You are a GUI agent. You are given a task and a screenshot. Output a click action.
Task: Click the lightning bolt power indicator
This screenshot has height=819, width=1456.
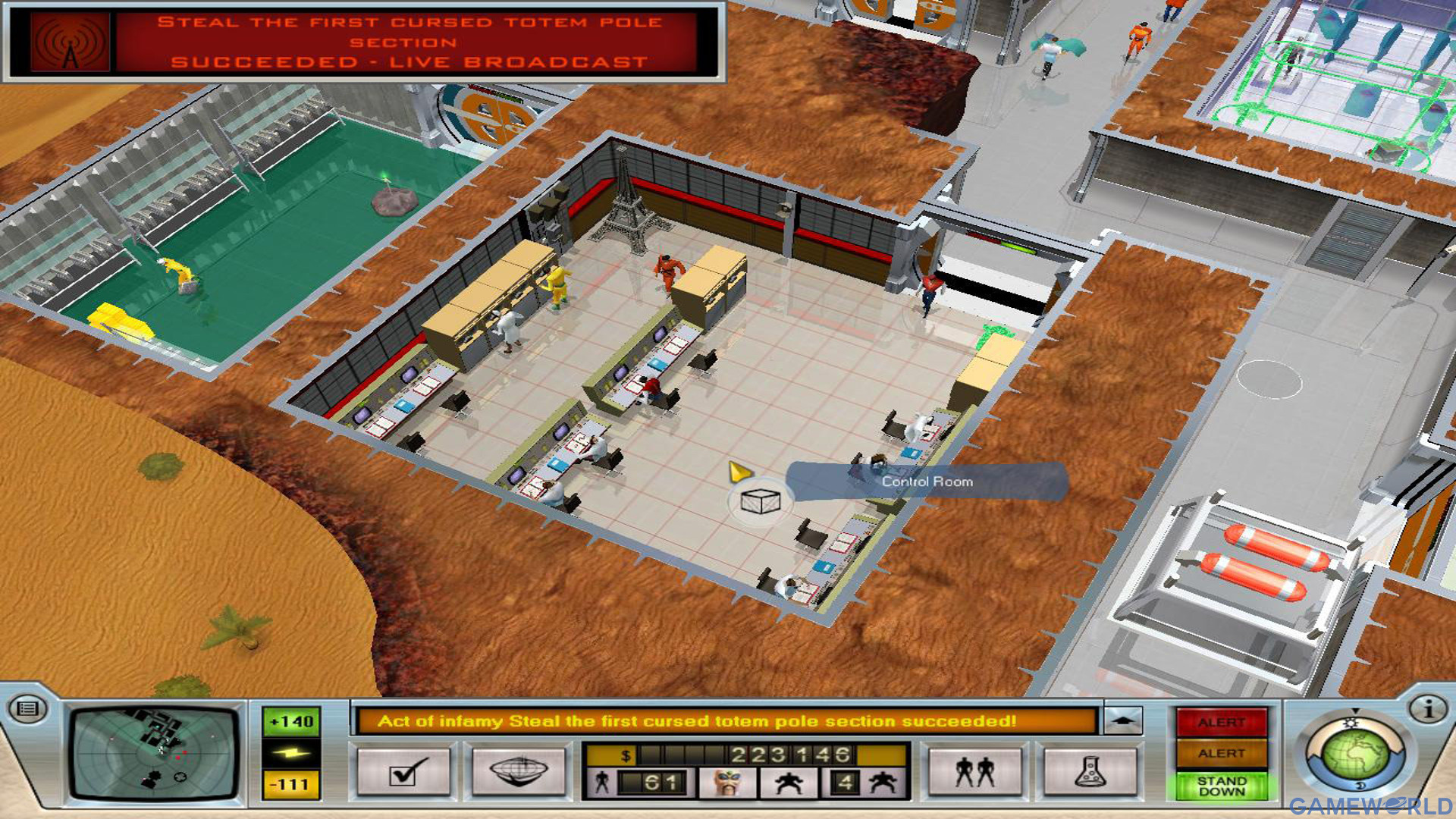click(x=291, y=753)
